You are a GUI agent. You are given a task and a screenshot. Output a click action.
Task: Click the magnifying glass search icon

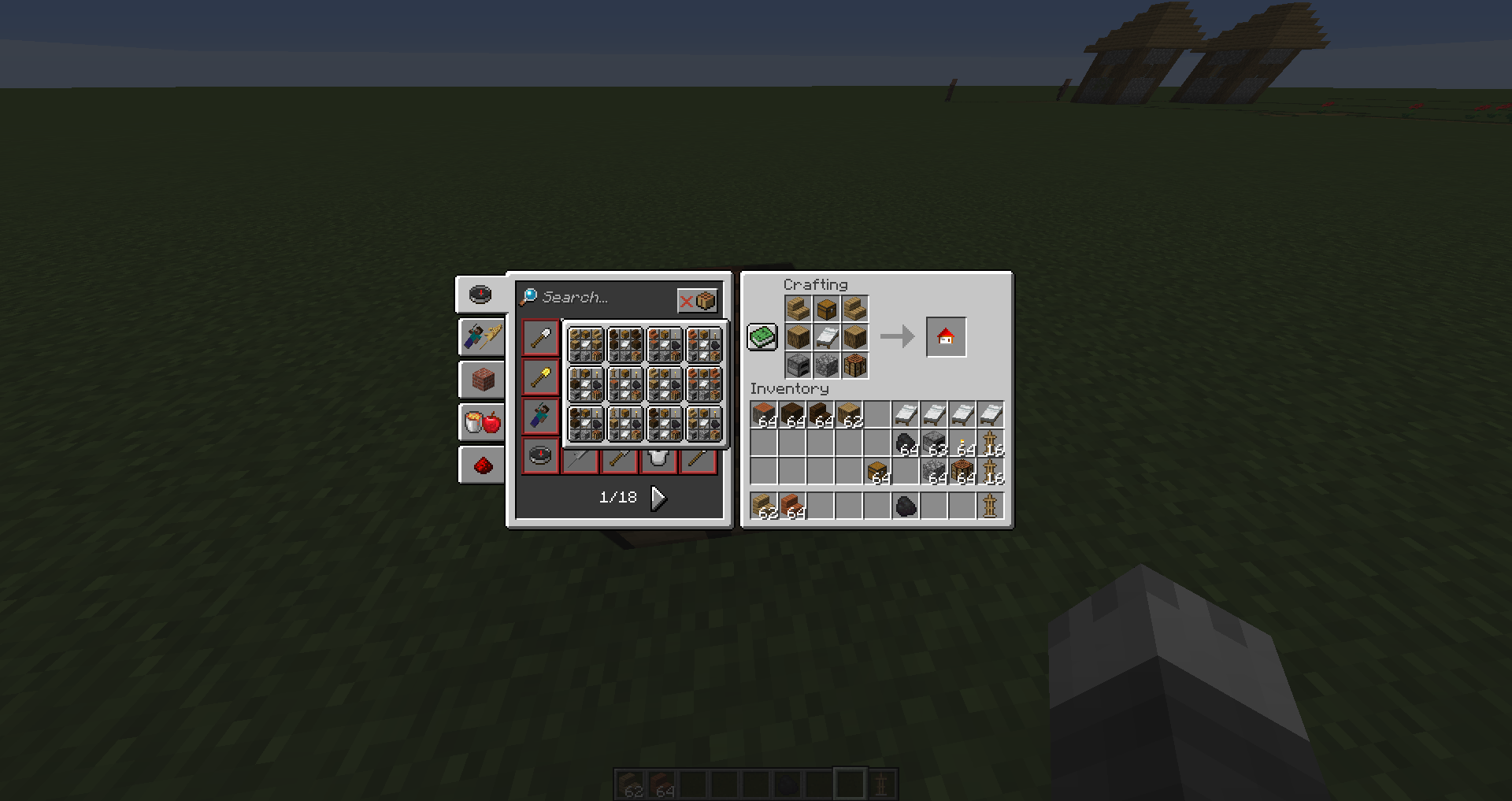tap(529, 297)
